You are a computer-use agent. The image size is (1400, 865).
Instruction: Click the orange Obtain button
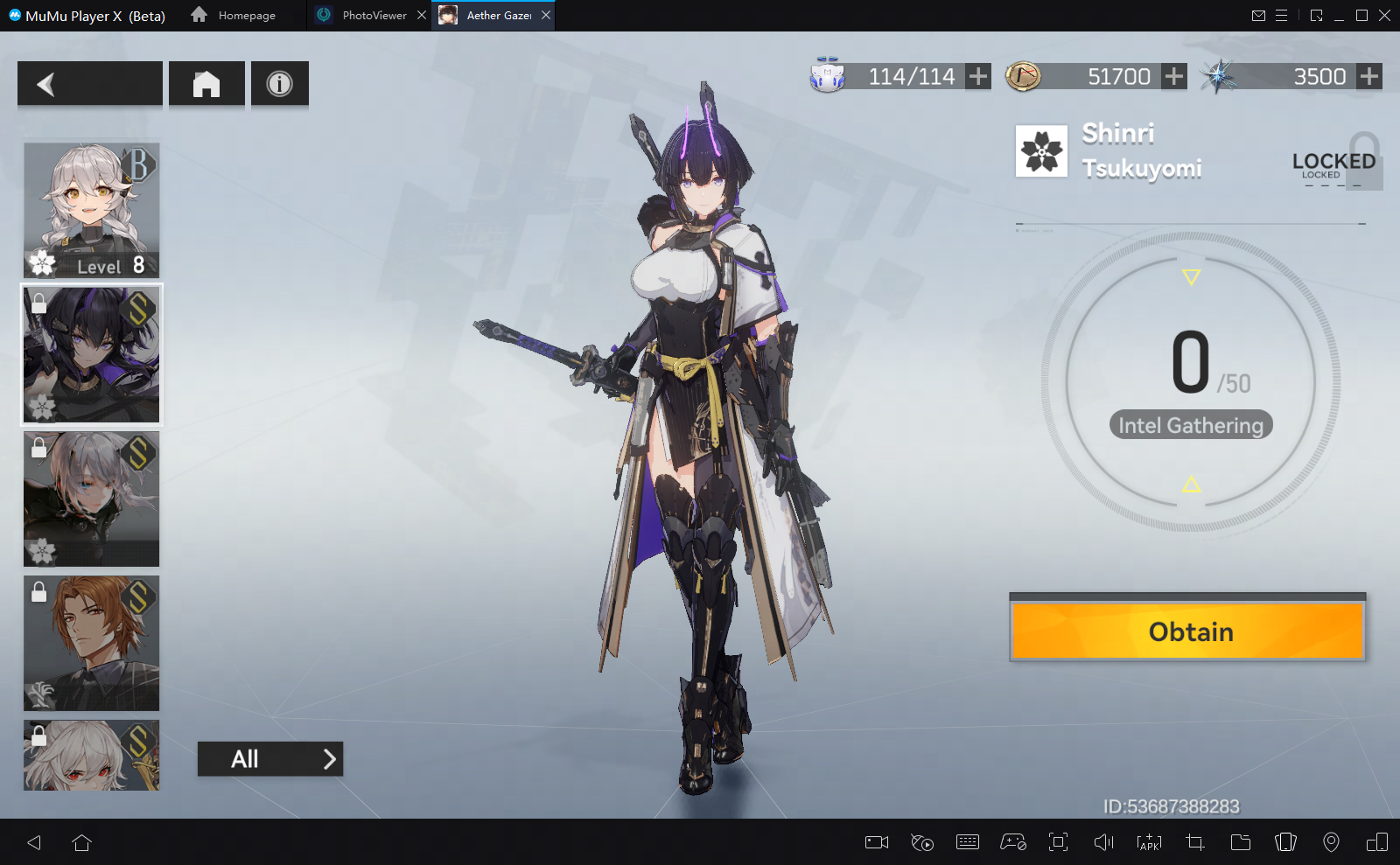(1187, 631)
